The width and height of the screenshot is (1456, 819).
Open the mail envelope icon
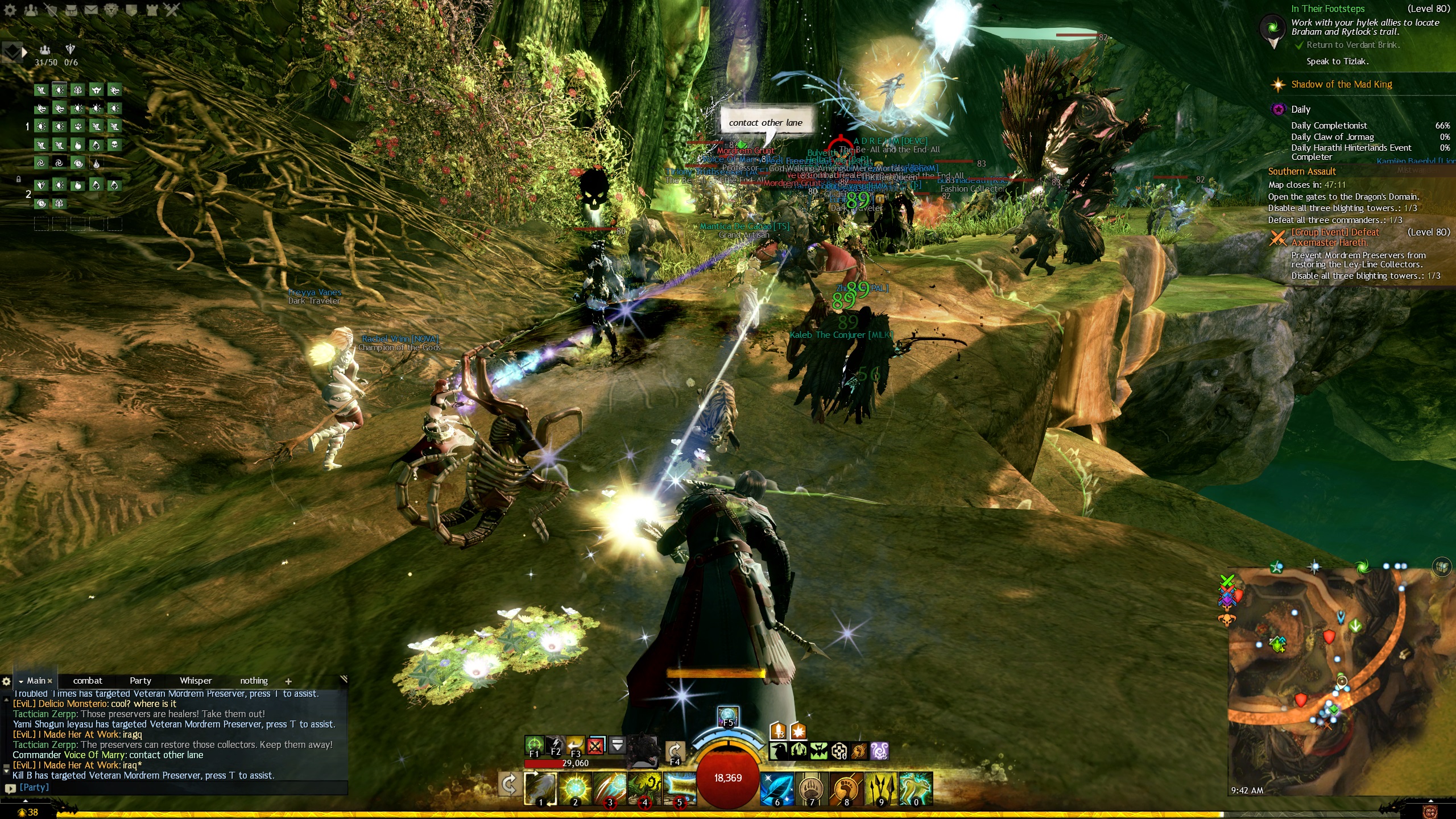tap(90, 9)
